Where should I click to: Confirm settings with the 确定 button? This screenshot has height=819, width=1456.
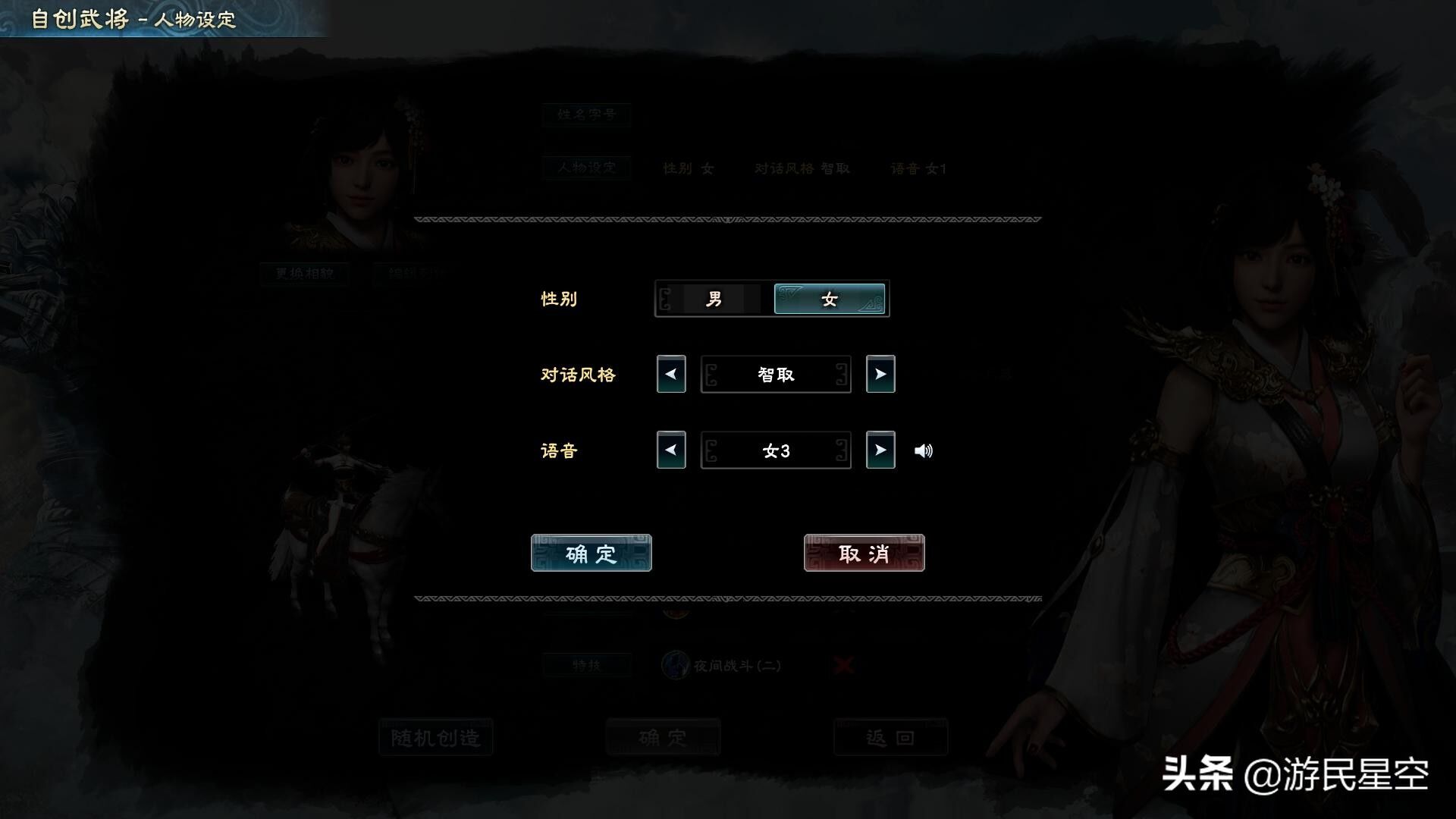coord(591,553)
